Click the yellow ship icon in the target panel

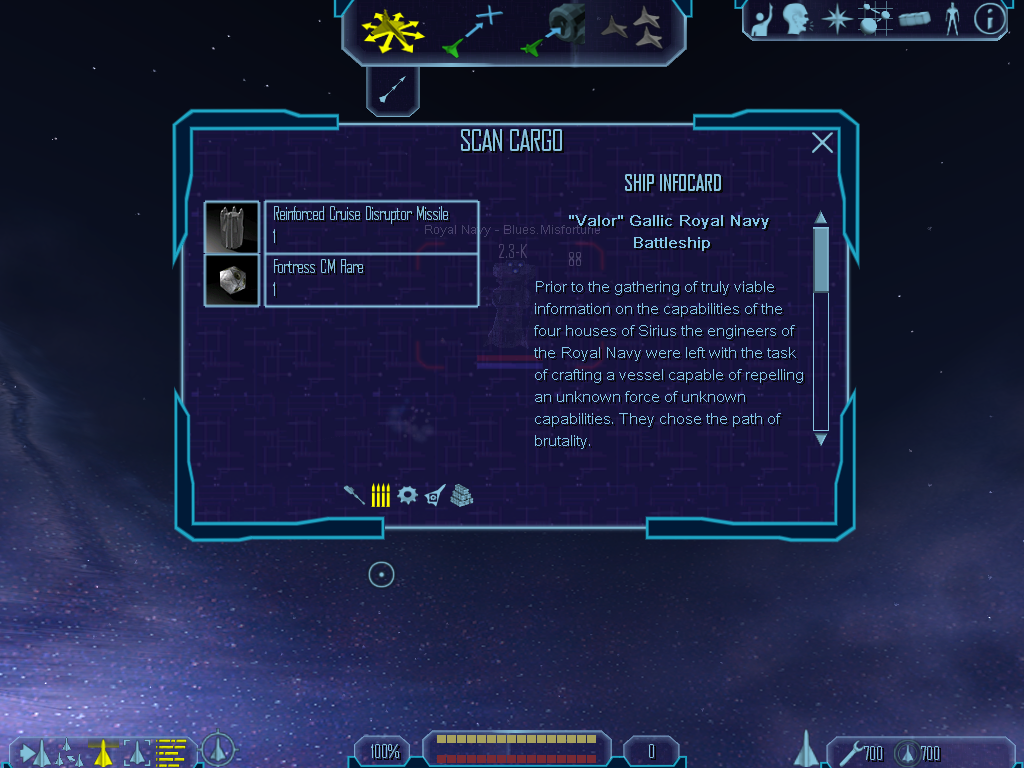point(102,751)
